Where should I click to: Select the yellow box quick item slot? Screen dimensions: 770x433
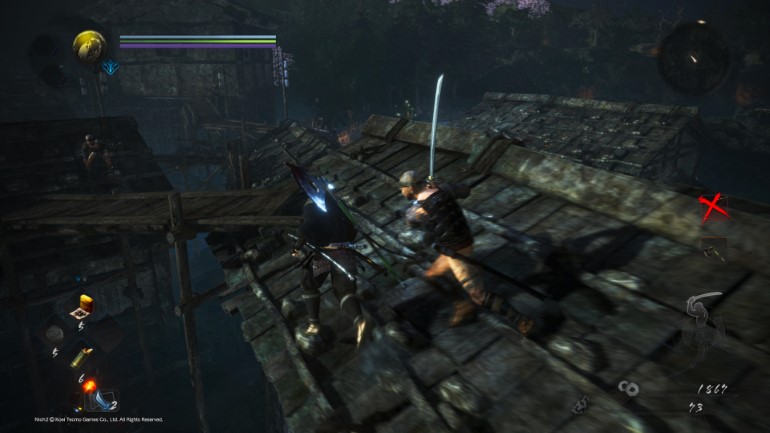84,305
